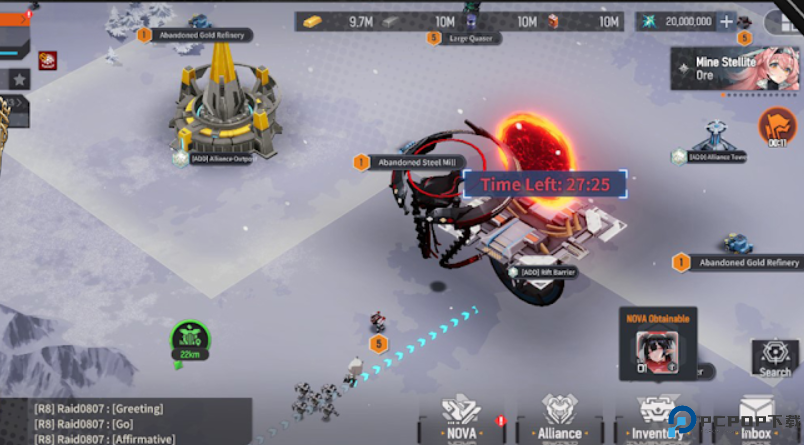Click the star favorites button
804x445 pixels.
(19, 79)
